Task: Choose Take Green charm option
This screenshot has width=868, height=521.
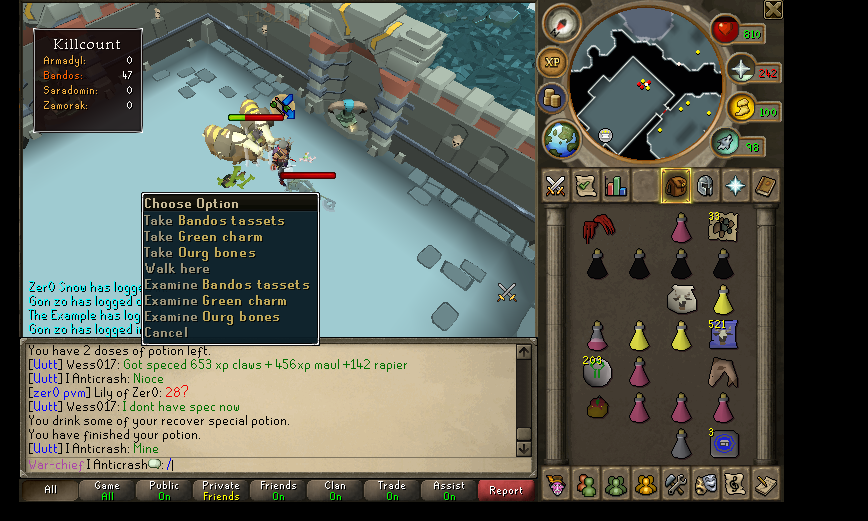Action: tap(203, 237)
